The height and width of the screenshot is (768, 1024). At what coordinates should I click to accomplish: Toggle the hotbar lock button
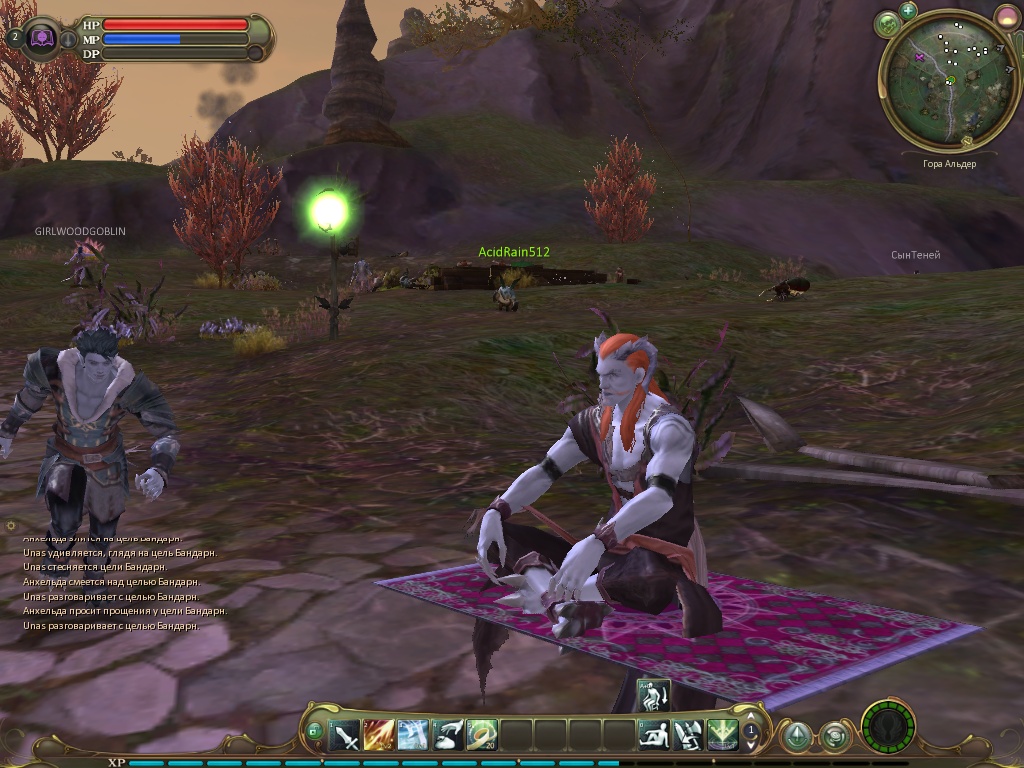pyautogui.click(x=314, y=732)
